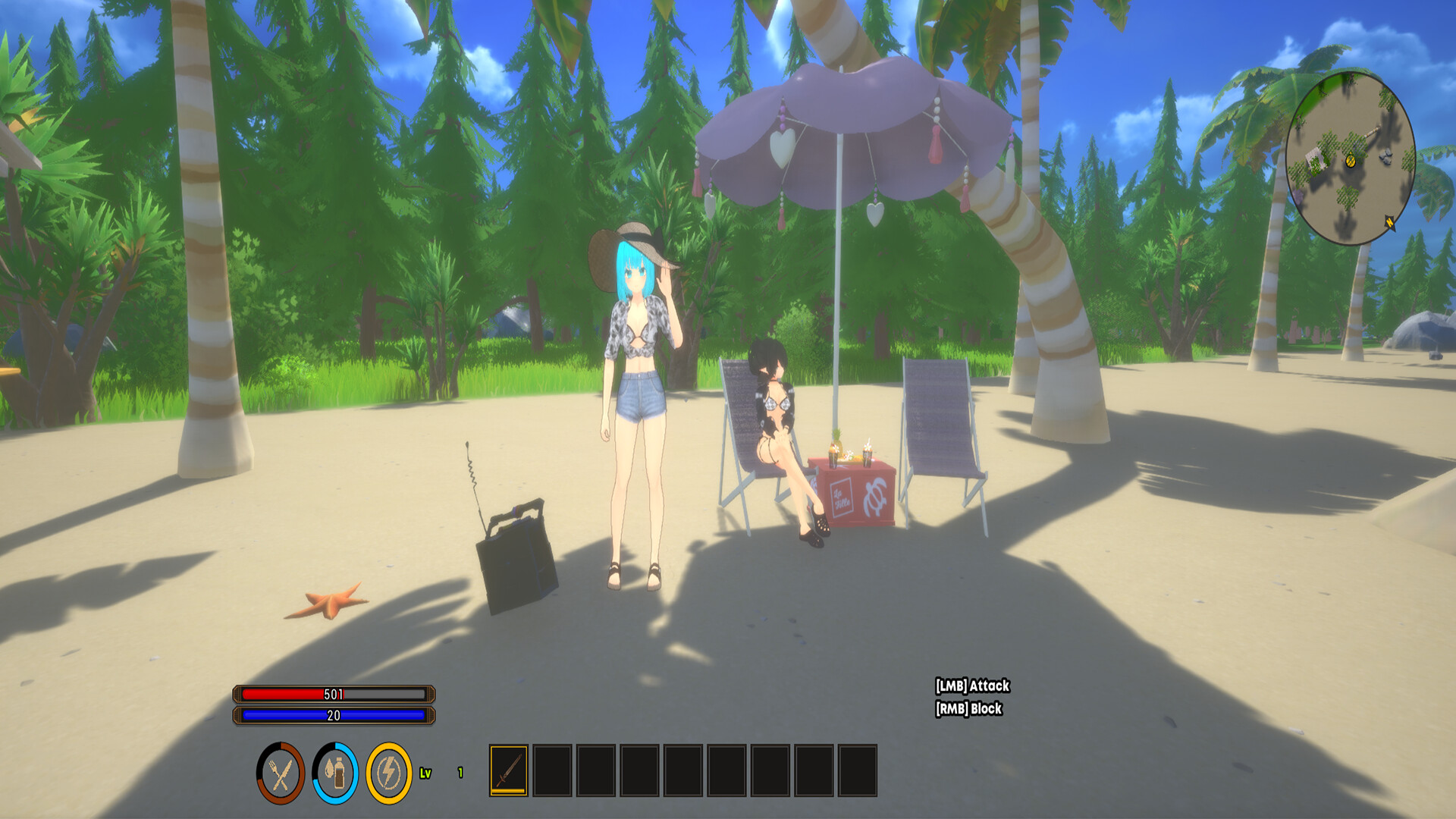
Task: Toggle attack via the [LMB] Attack prompt
Action: click(x=973, y=685)
